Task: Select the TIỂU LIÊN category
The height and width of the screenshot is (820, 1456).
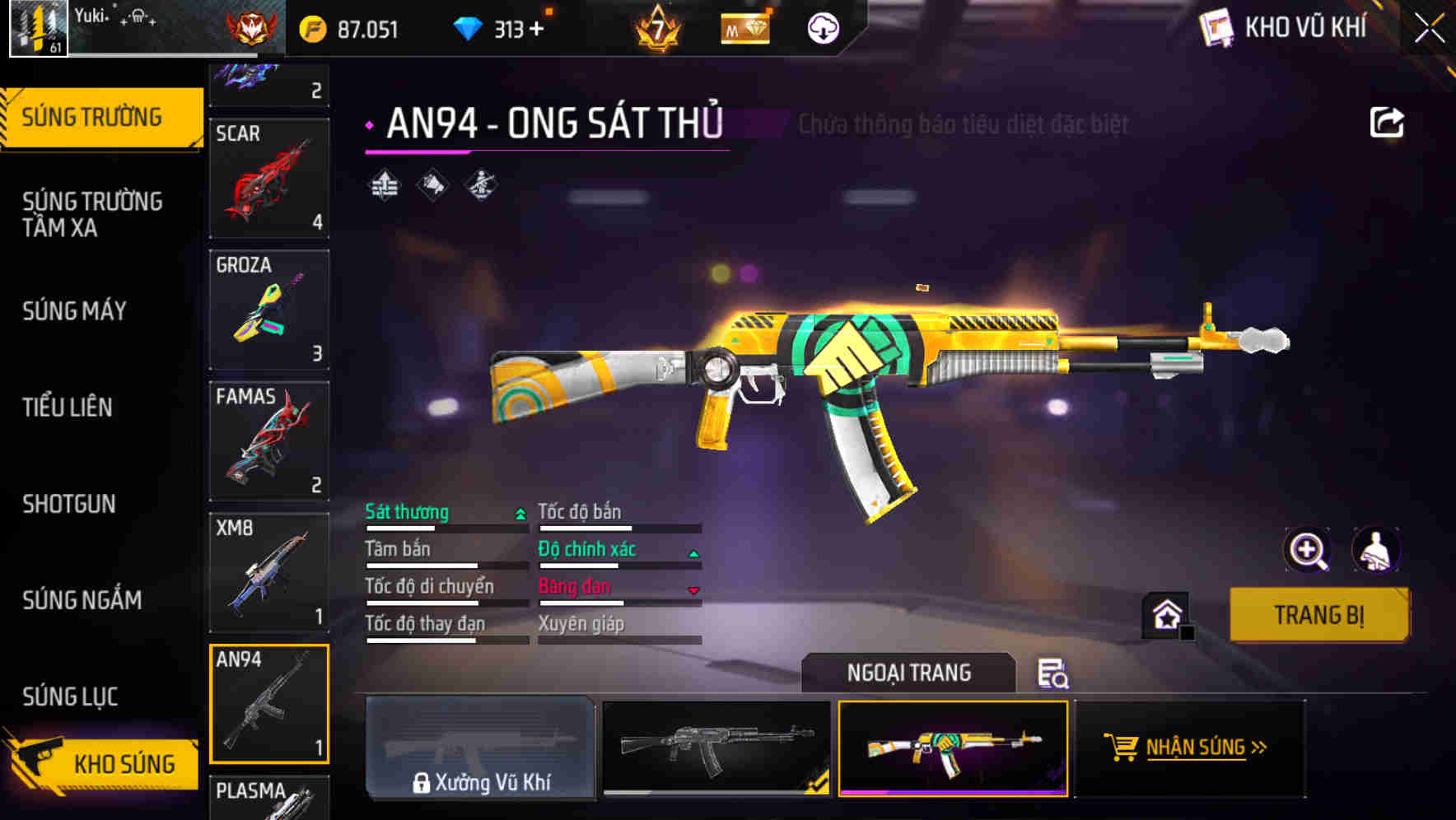Action: point(68,407)
